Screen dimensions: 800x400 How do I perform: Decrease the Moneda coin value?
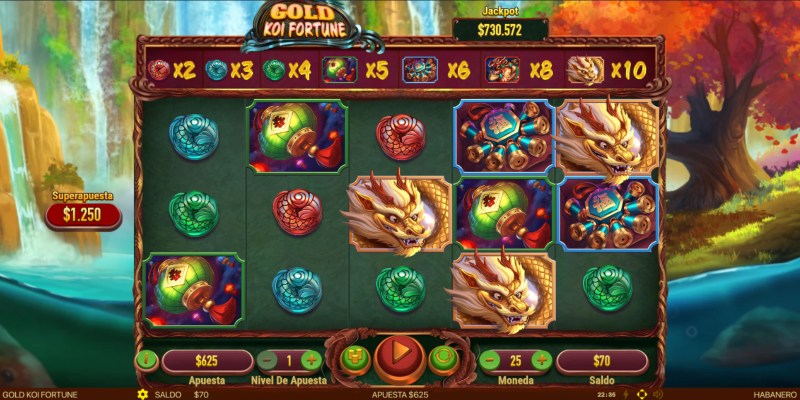tap(490, 360)
